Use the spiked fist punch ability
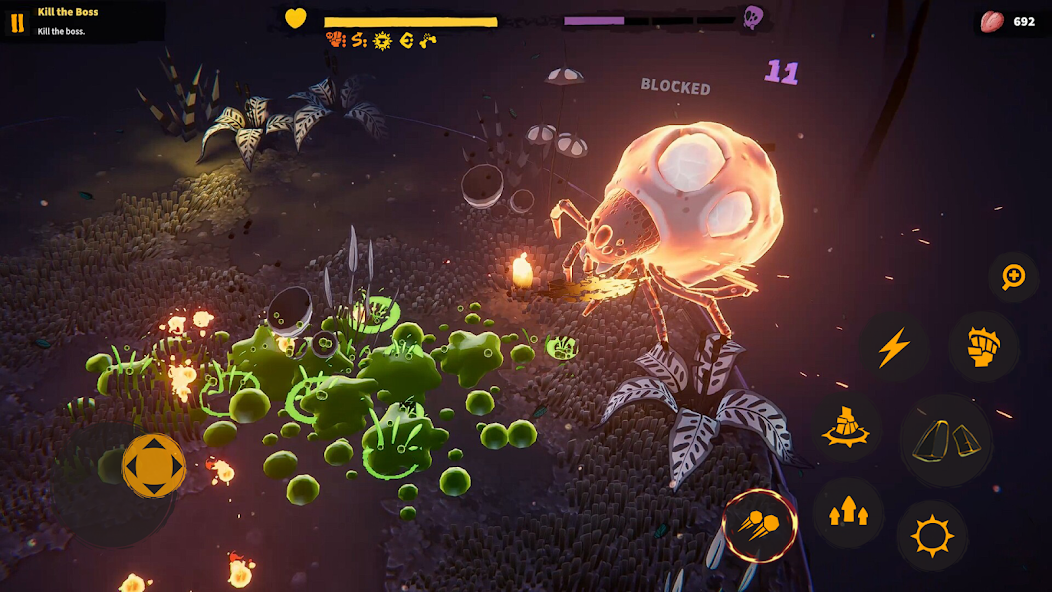Screen dimensions: 1052x592 [984, 346]
